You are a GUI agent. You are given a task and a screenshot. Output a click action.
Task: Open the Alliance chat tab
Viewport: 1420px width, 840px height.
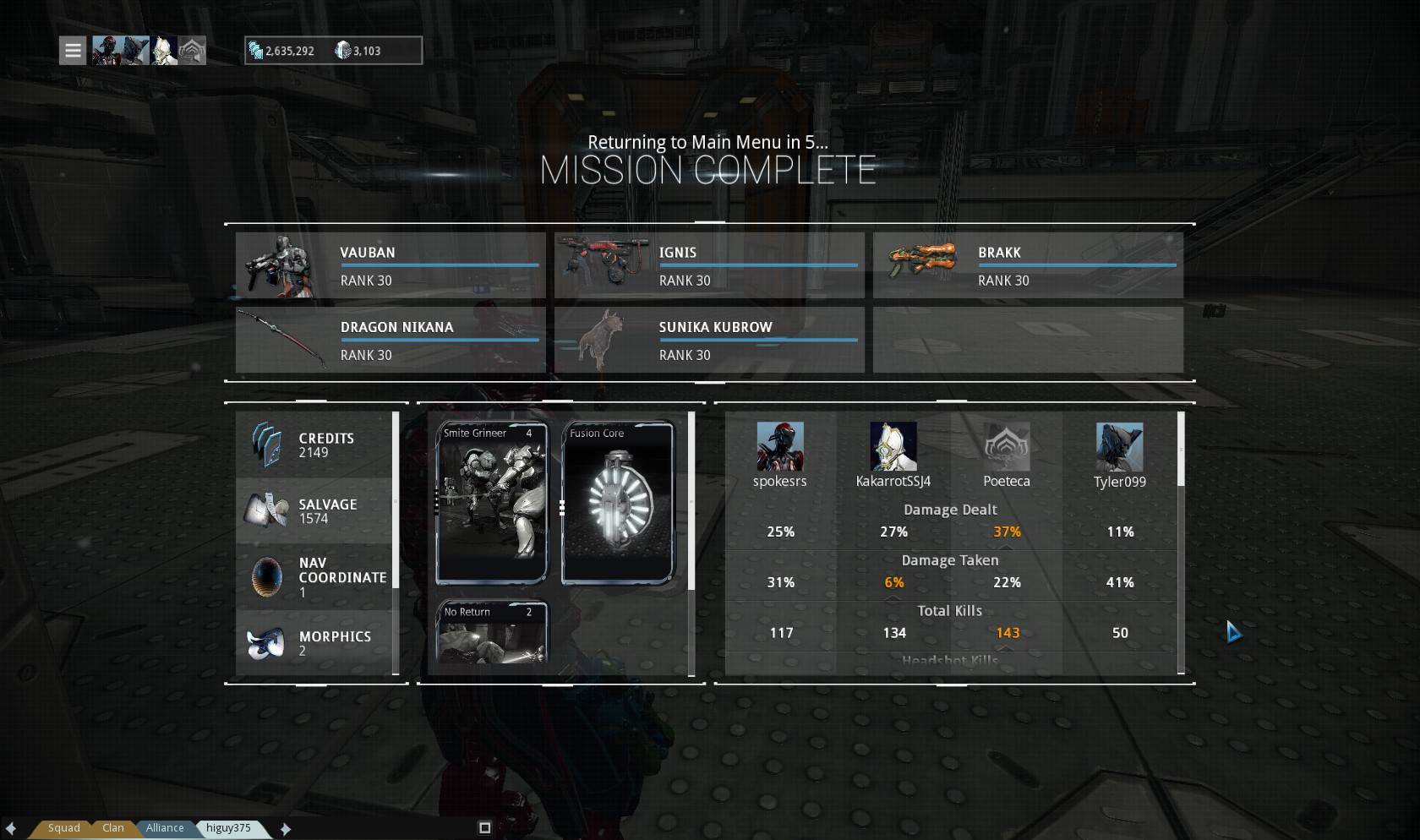[165, 828]
